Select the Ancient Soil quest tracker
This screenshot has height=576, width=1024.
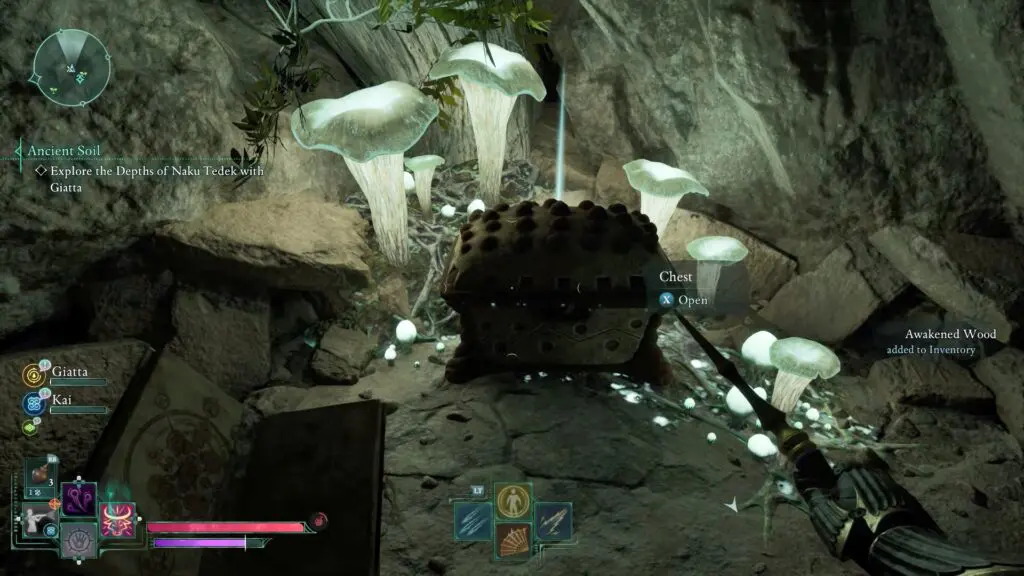[64, 151]
